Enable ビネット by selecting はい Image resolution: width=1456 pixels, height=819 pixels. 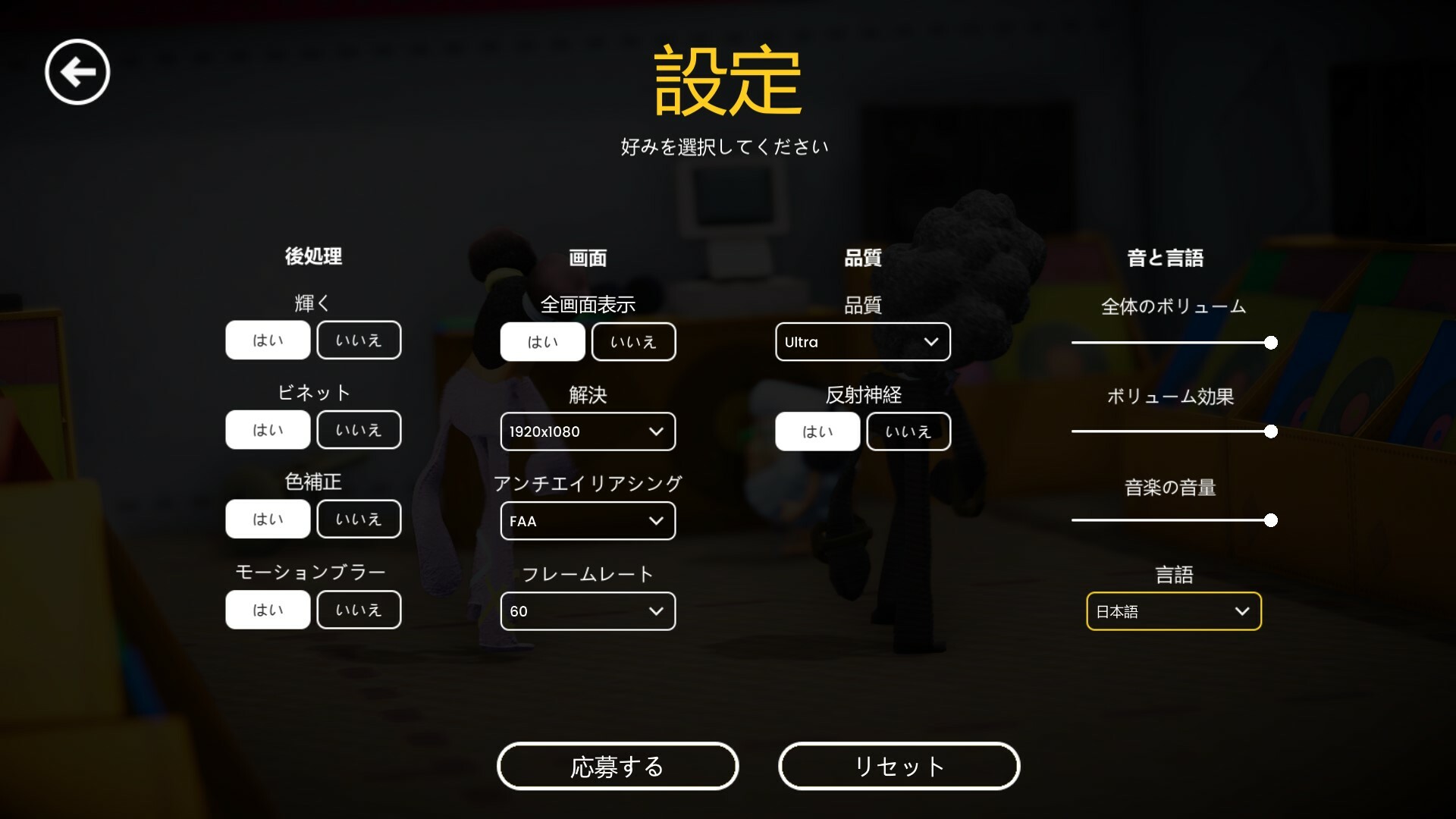(268, 429)
